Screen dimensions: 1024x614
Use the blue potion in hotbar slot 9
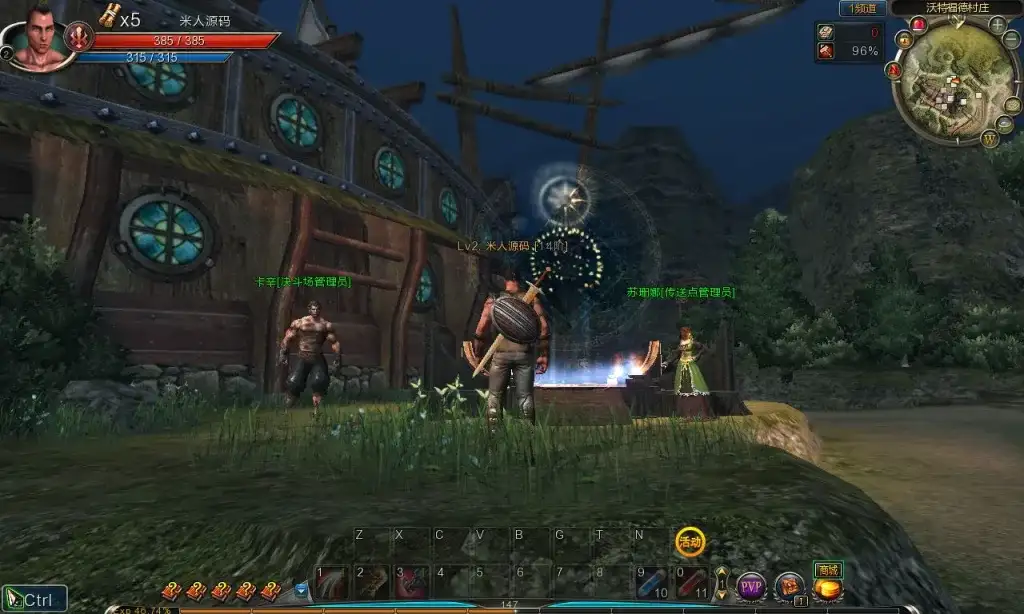[653, 584]
